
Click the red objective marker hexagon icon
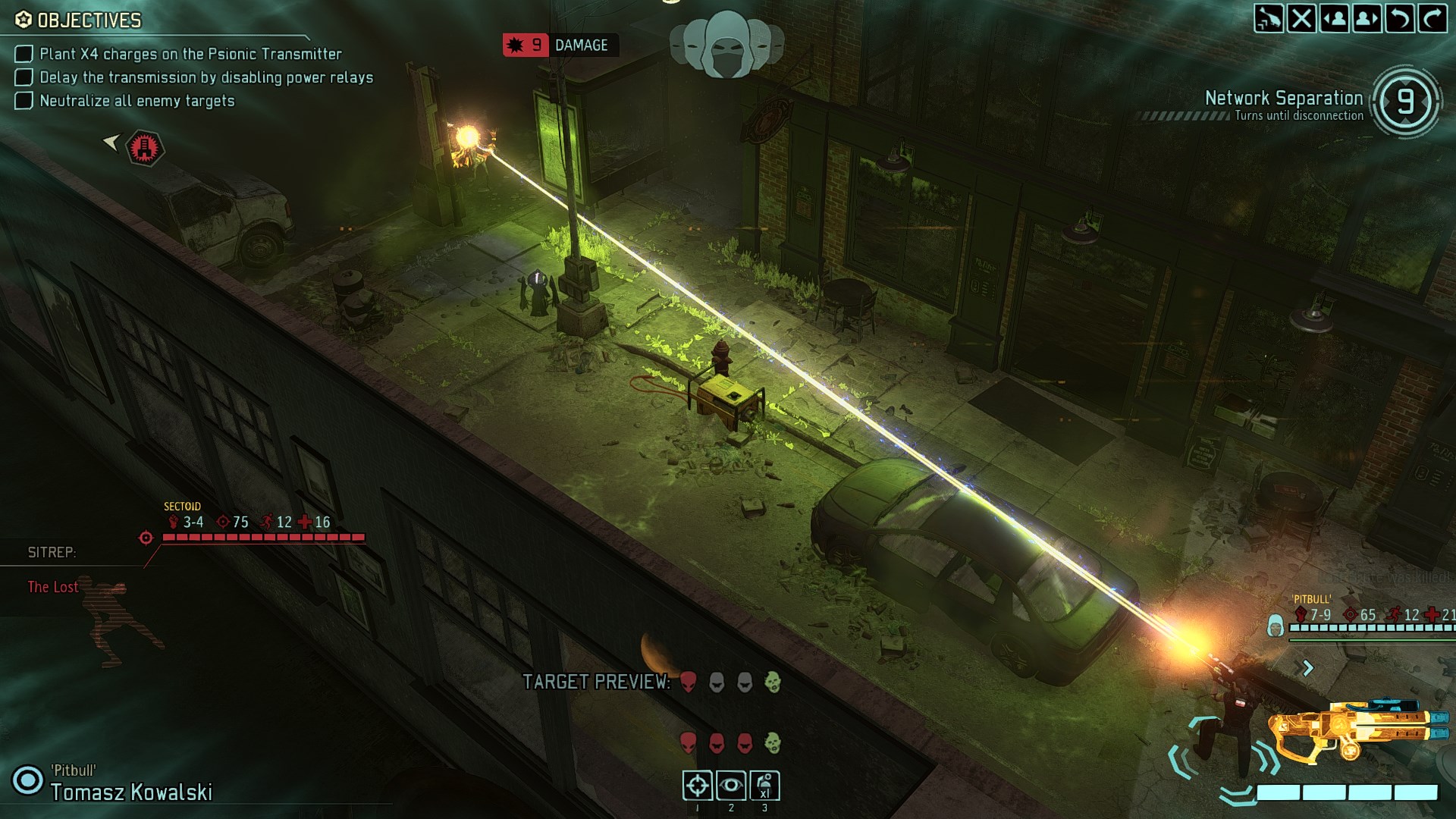point(144,147)
